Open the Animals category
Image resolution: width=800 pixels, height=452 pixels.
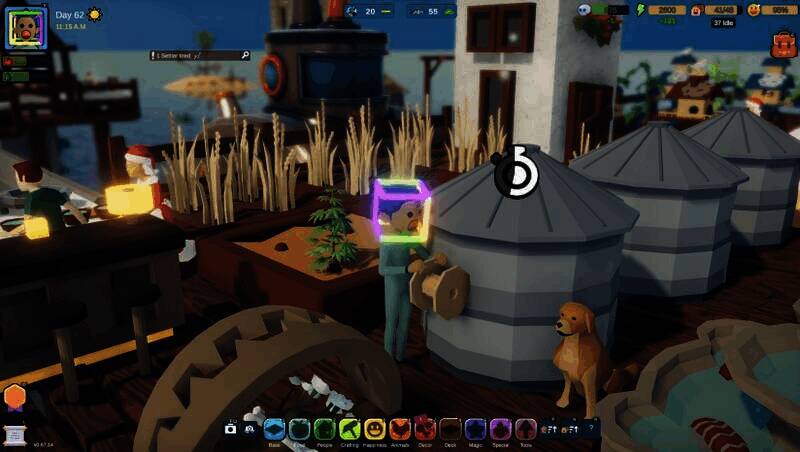400,428
